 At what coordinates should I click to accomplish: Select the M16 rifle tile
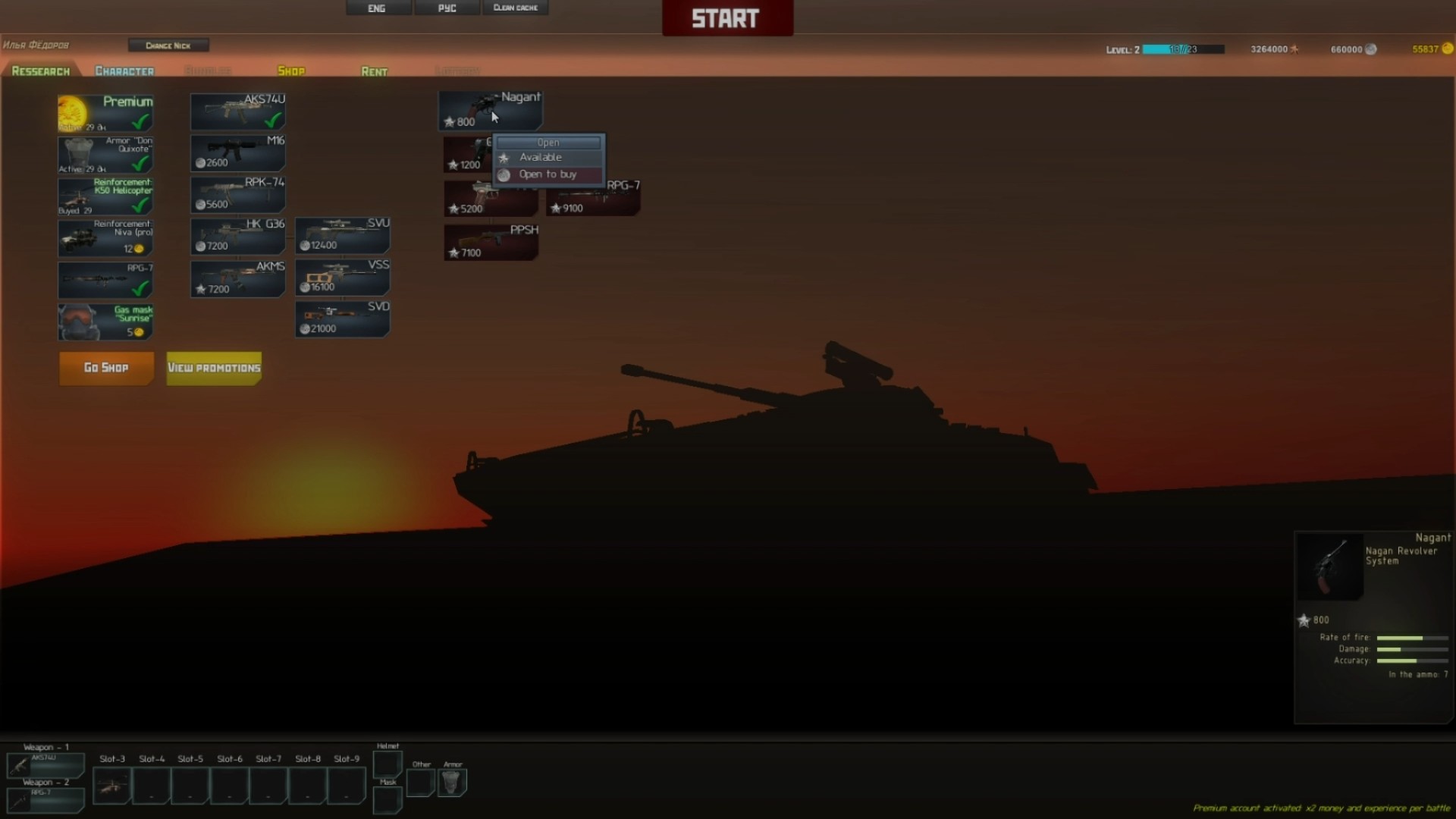point(238,152)
